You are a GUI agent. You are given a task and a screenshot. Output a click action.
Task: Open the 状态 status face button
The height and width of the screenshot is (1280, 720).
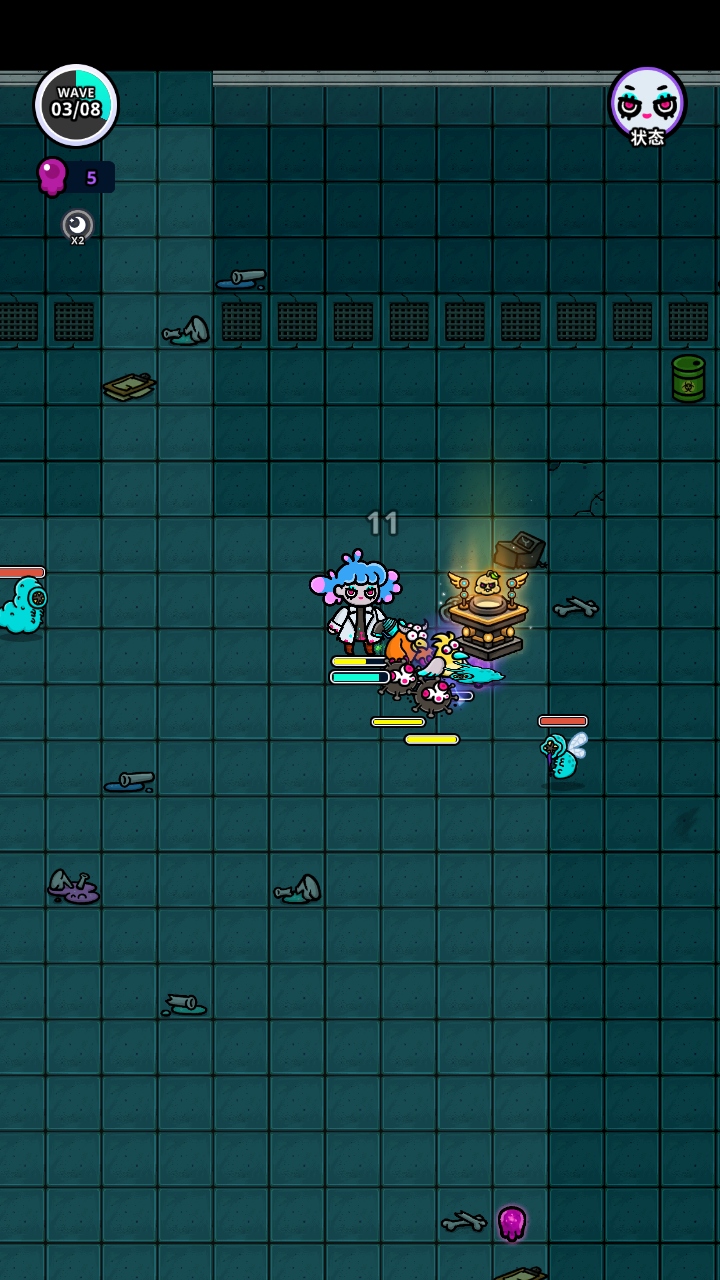[647, 105]
